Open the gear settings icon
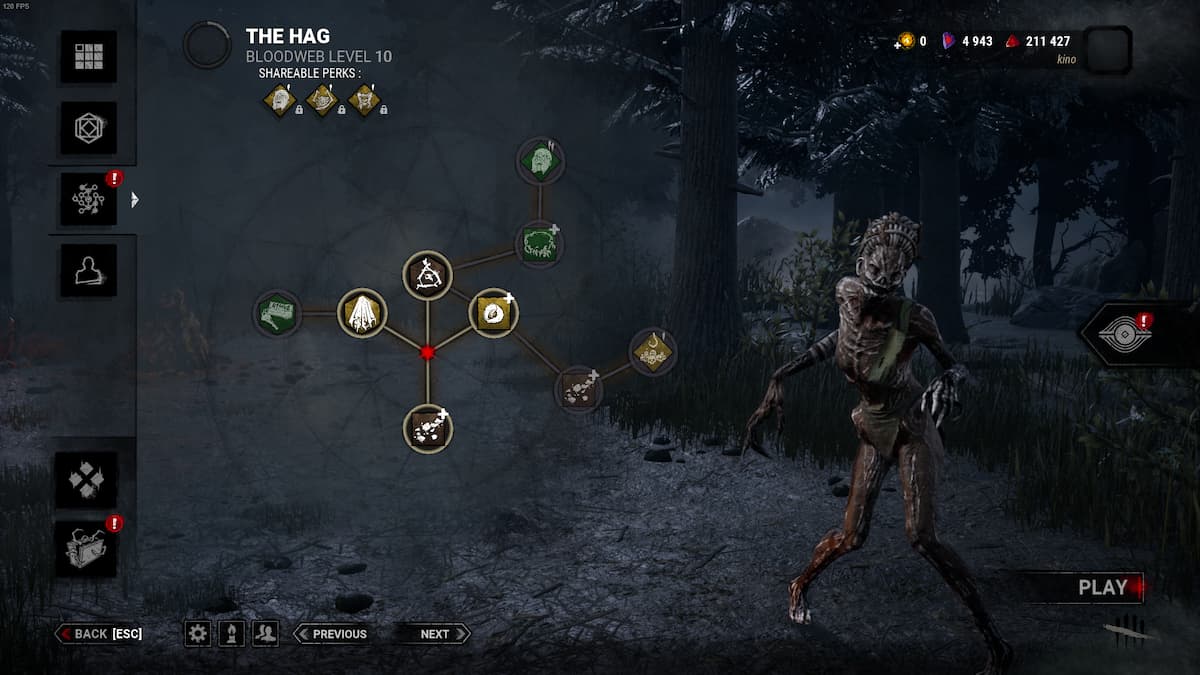 click(198, 633)
